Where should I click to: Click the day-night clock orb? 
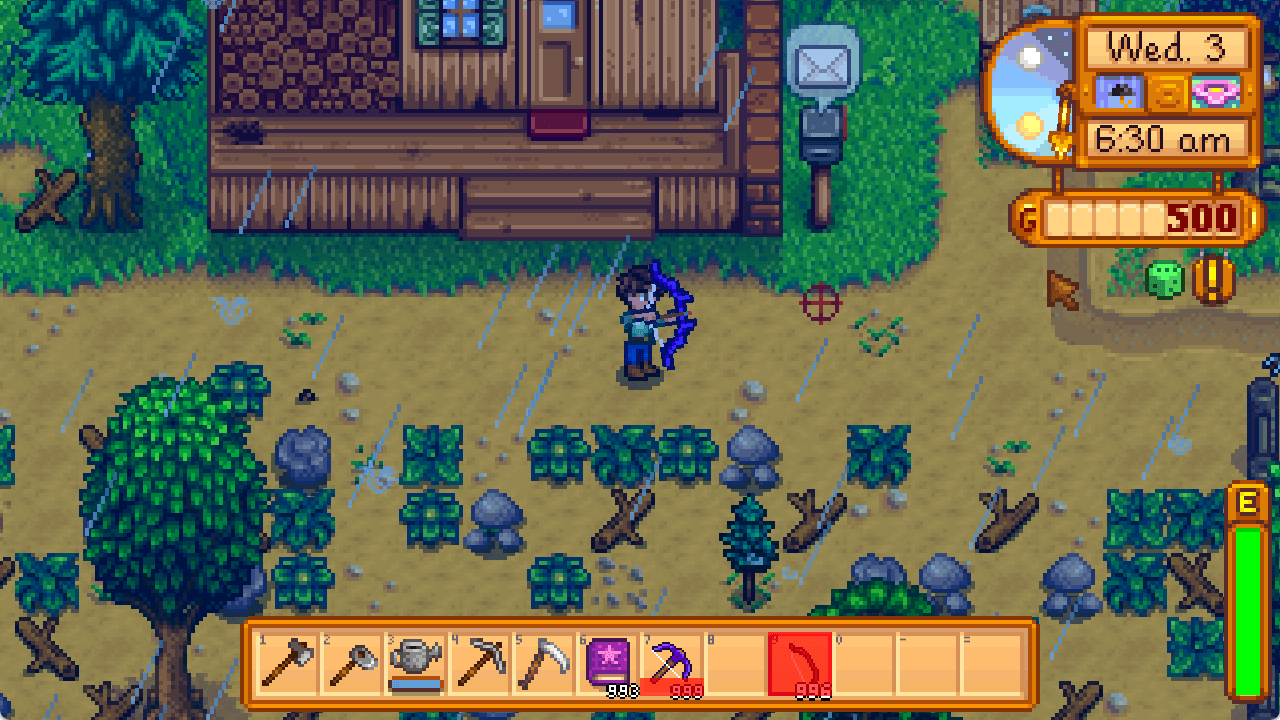1031,89
